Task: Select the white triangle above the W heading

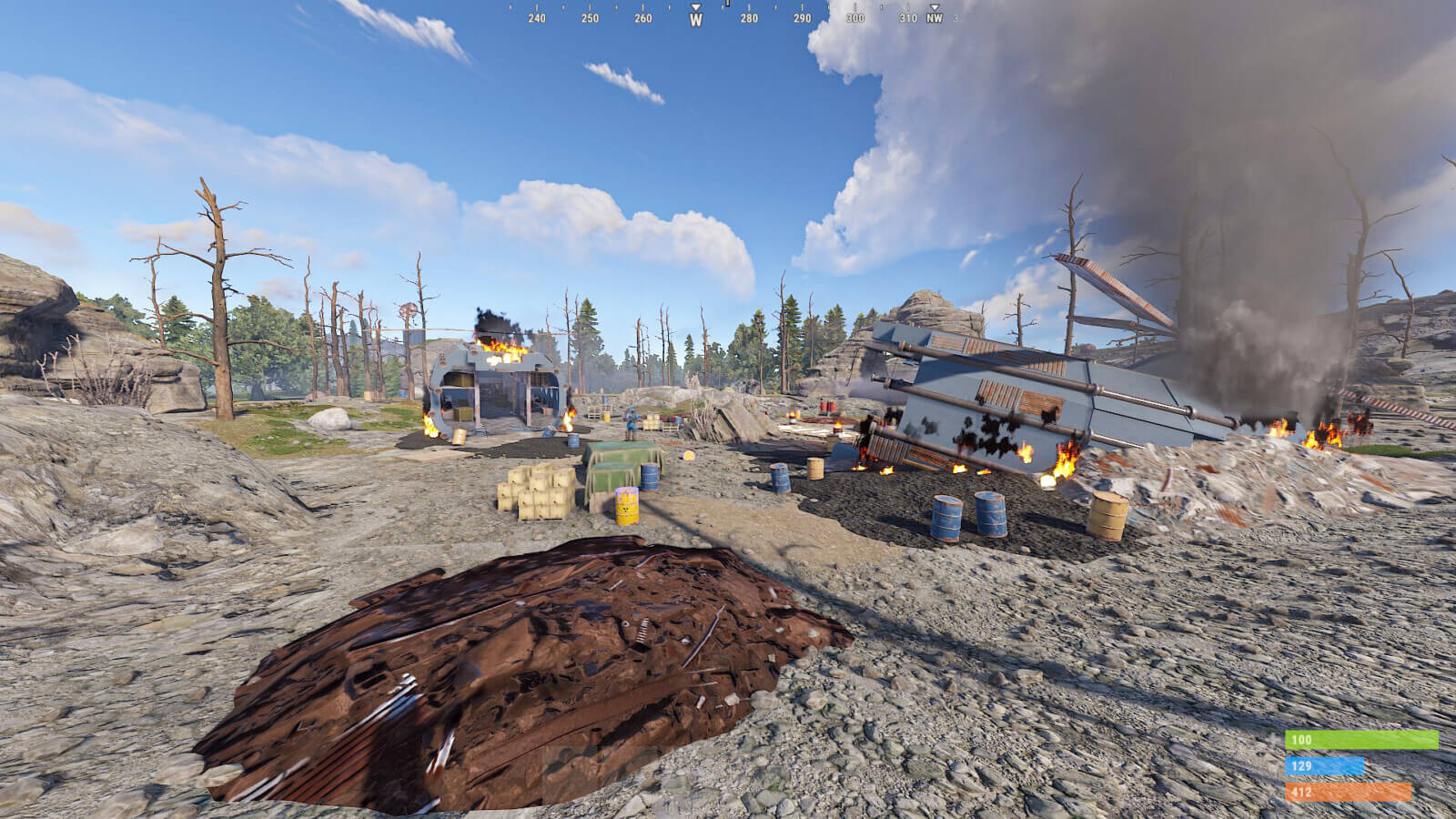Action: 696,5
